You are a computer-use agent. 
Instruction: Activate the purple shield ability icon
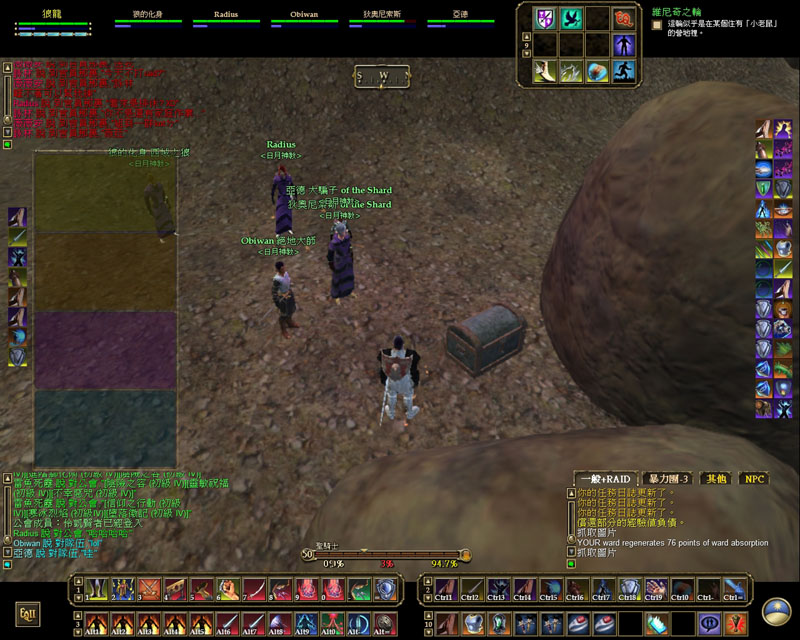(546, 18)
